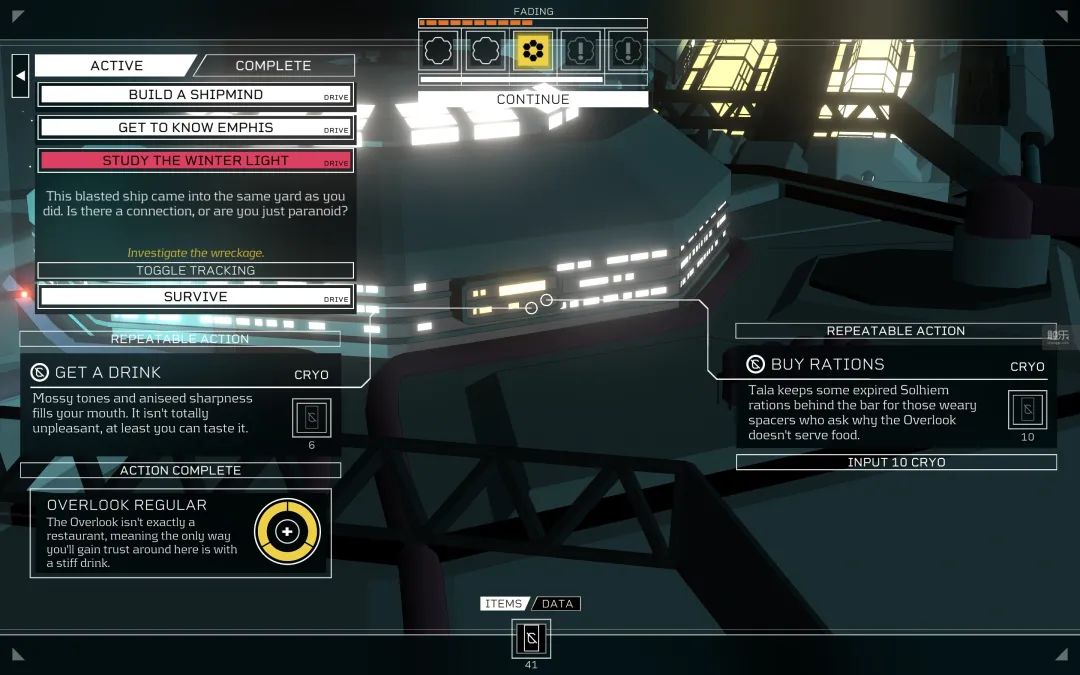Switch to the Complete drives tab

point(273,66)
